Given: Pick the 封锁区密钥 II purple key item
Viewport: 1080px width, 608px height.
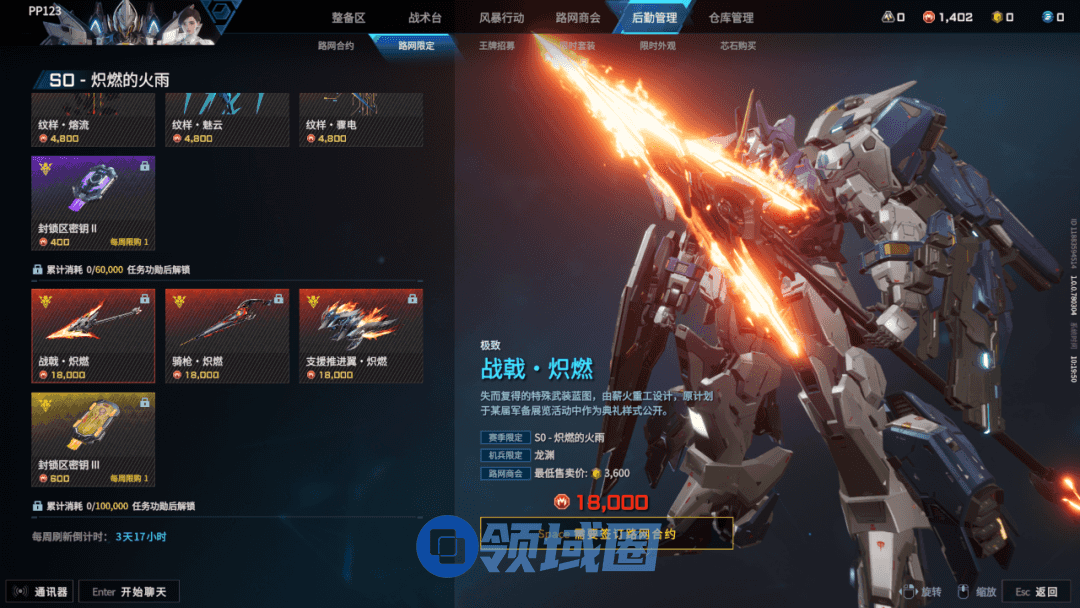Looking at the screenshot, I should 93,203.
